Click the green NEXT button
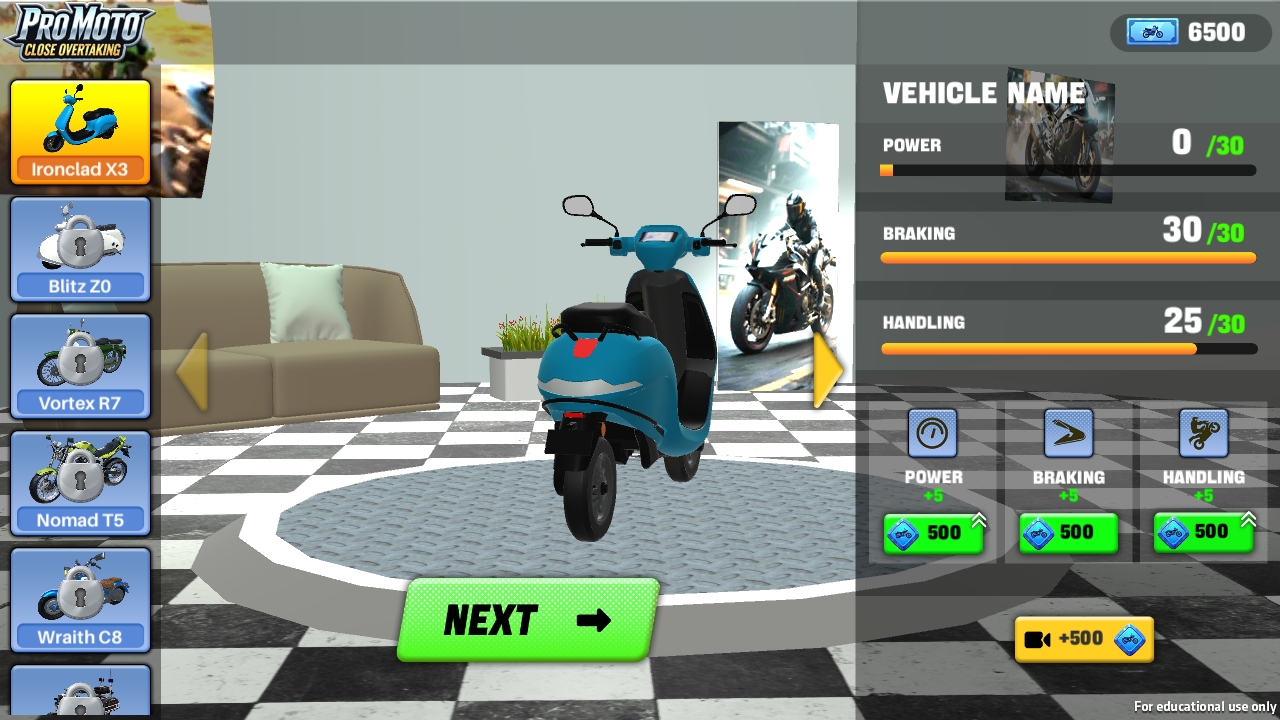 coord(528,620)
